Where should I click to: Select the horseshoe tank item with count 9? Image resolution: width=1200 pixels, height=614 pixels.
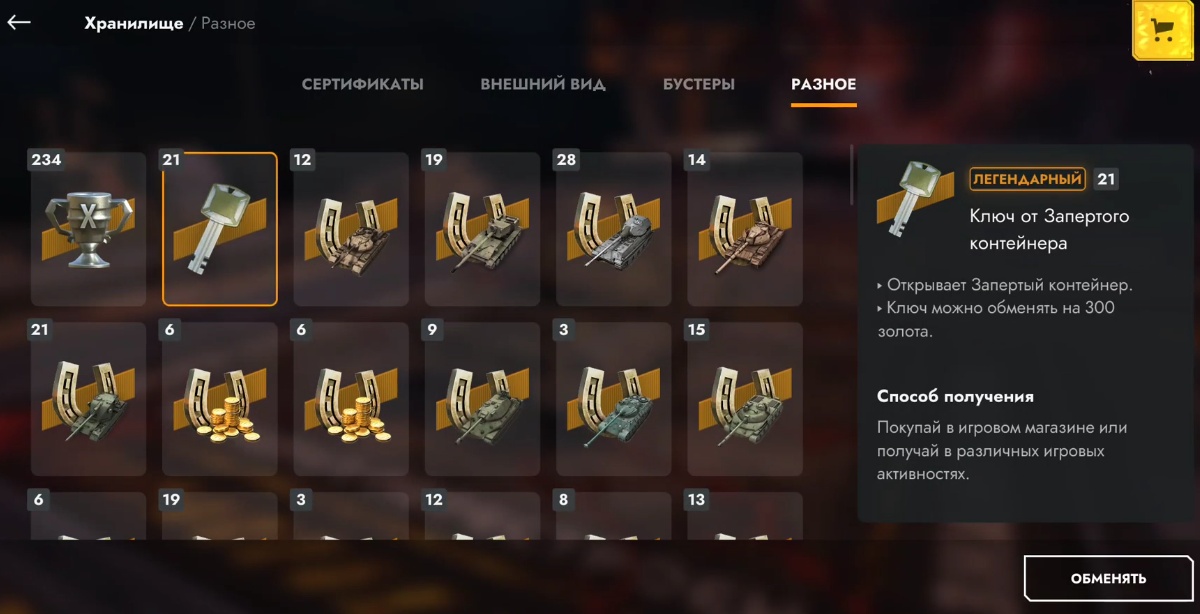(482, 400)
